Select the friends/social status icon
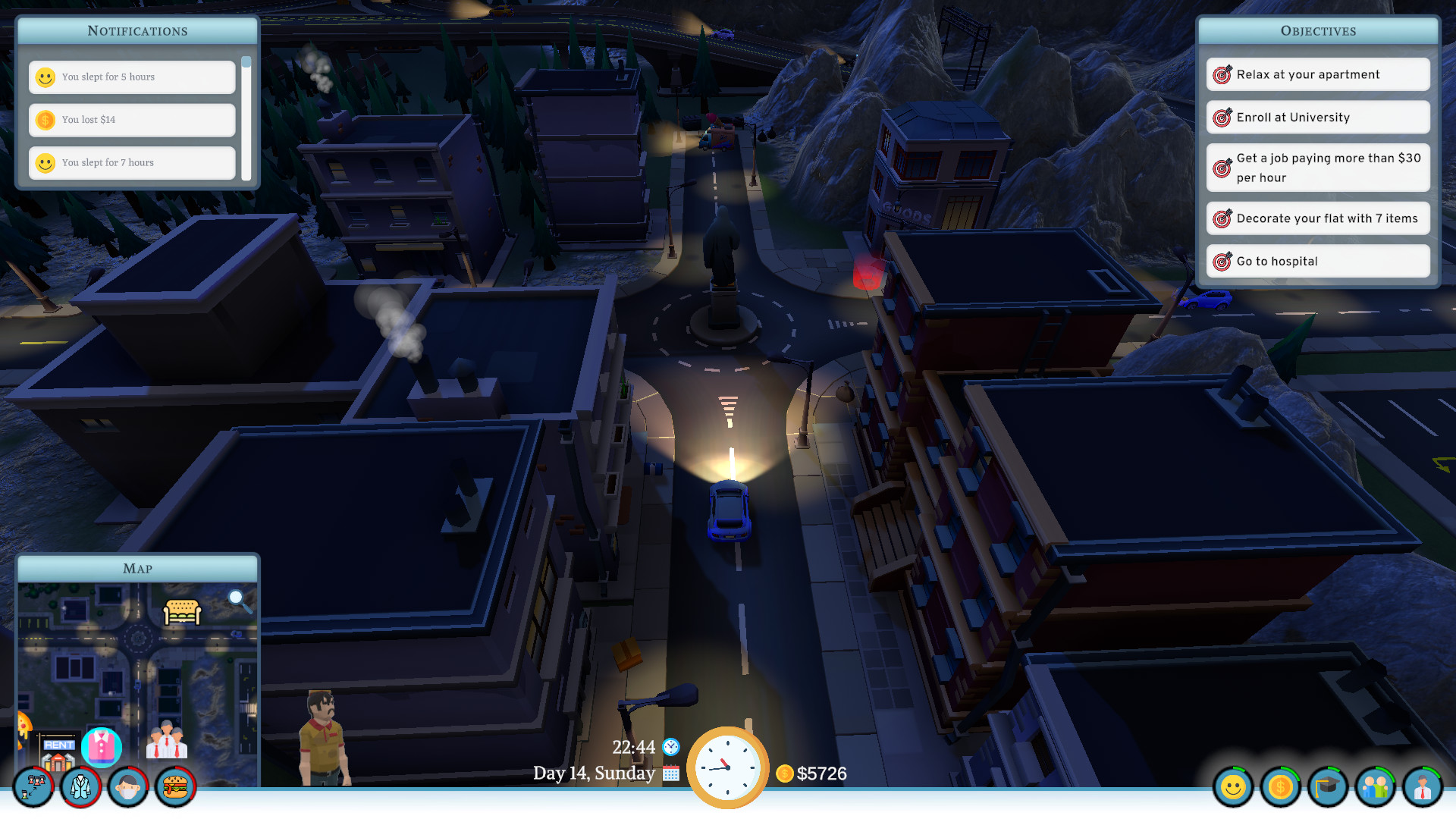The height and width of the screenshot is (819, 1456). point(1377,788)
